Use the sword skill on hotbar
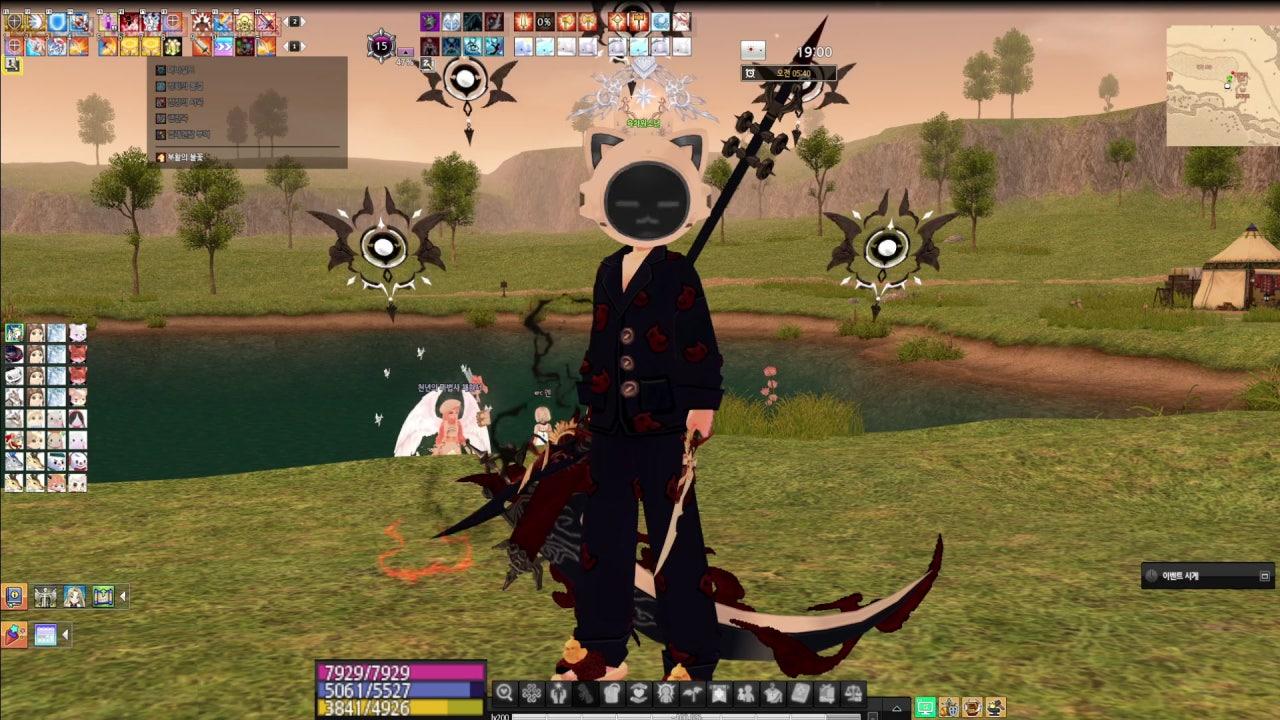 pos(202,46)
